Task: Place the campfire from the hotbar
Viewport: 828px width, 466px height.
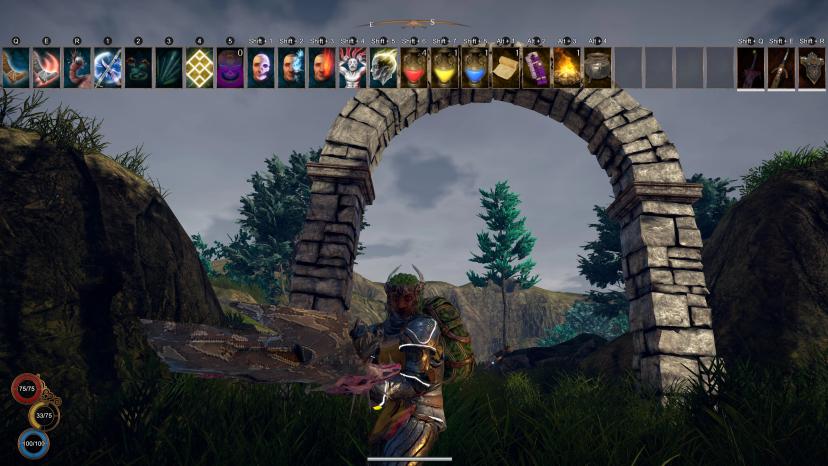Action: 567,67
